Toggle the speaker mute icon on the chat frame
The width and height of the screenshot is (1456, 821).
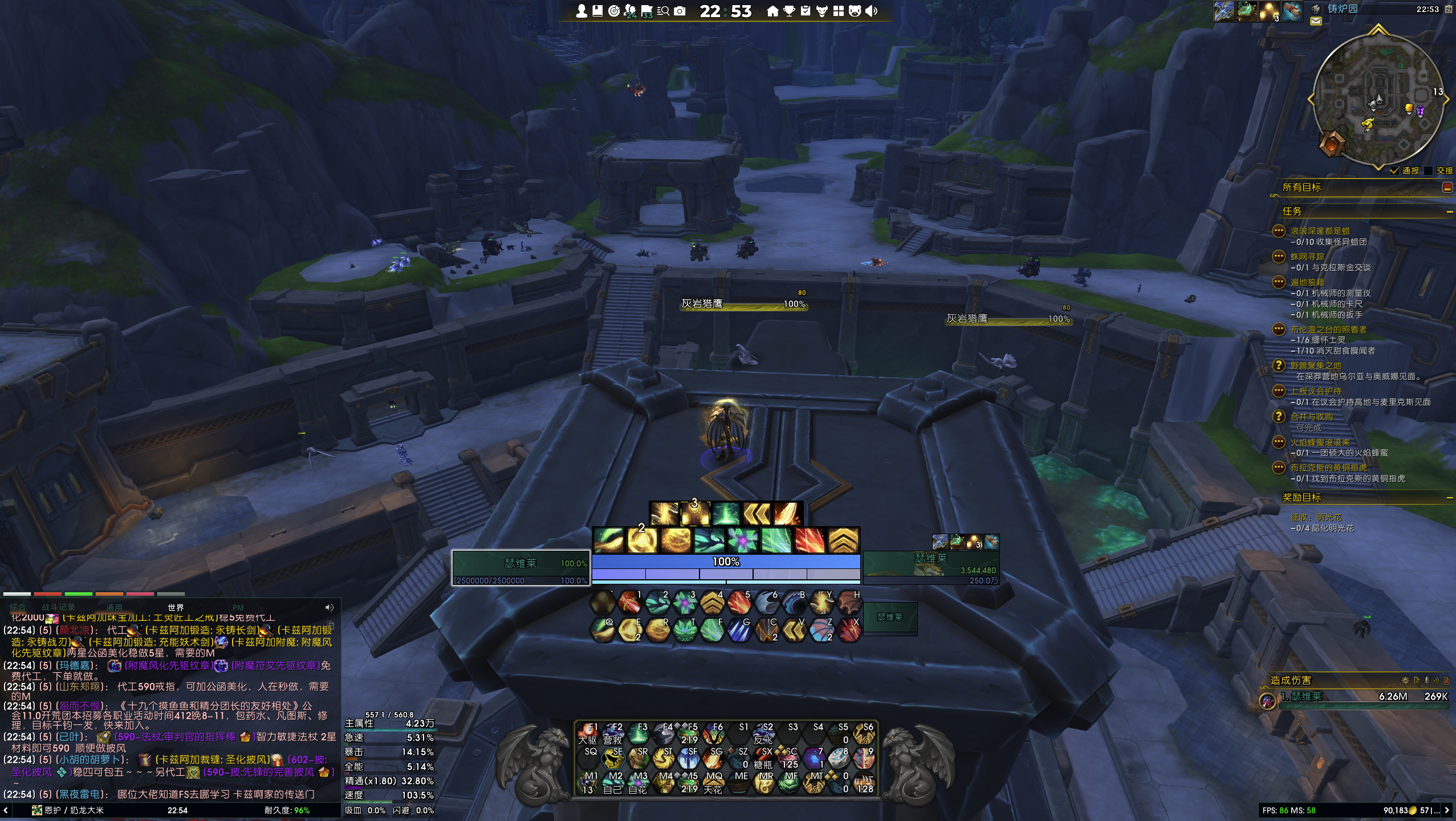(329, 607)
